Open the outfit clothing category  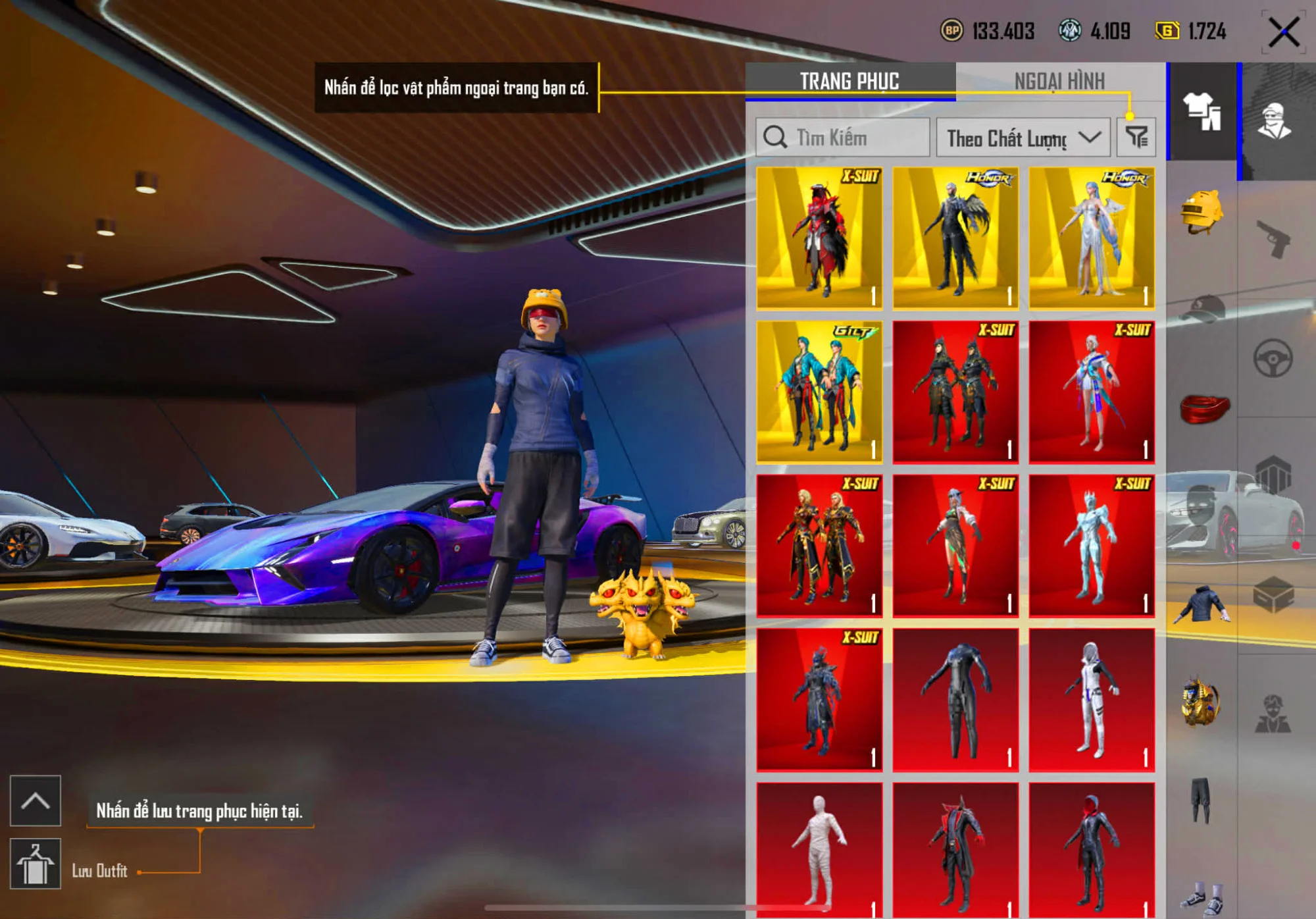coord(1202,111)
